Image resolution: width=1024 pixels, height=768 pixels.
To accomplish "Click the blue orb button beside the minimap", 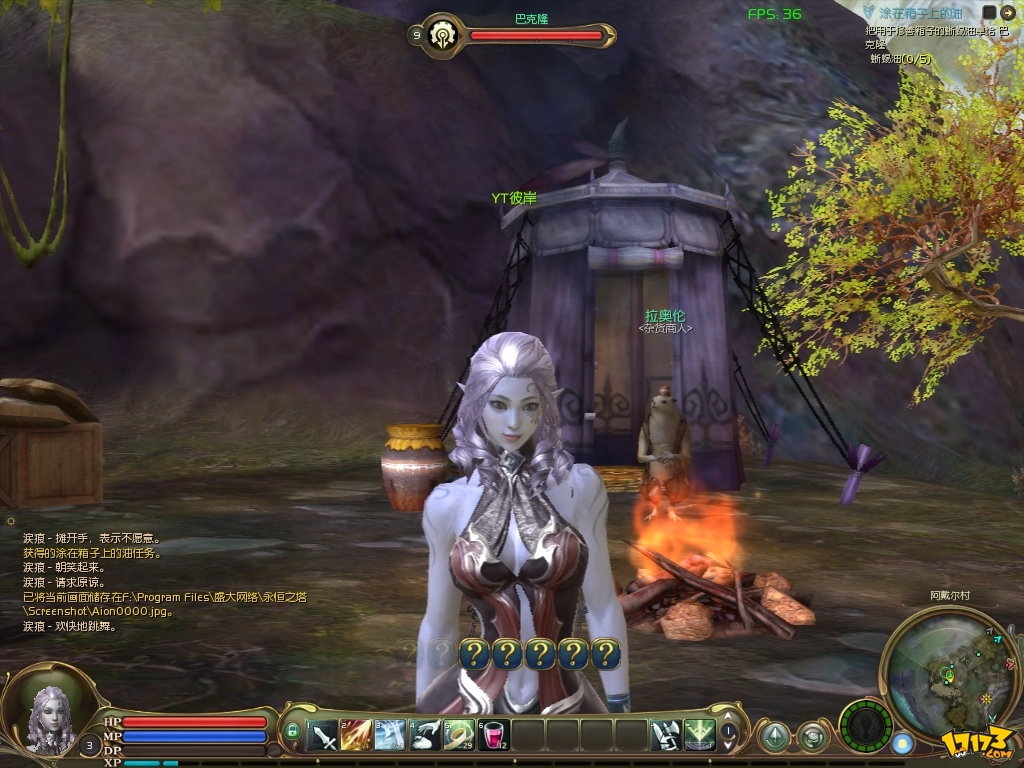I will [904, 743].
